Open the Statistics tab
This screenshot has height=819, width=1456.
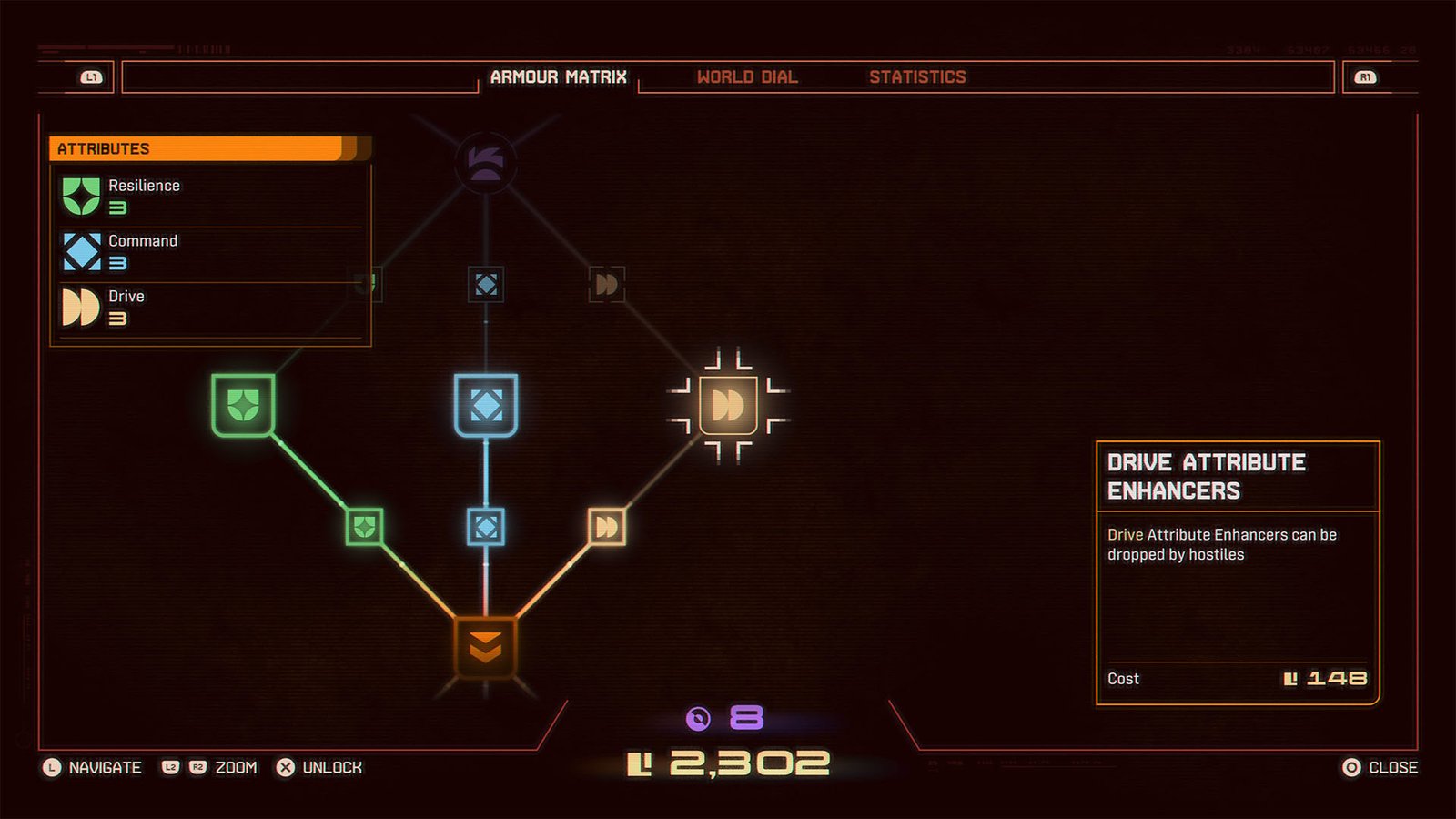pos(918,77)
